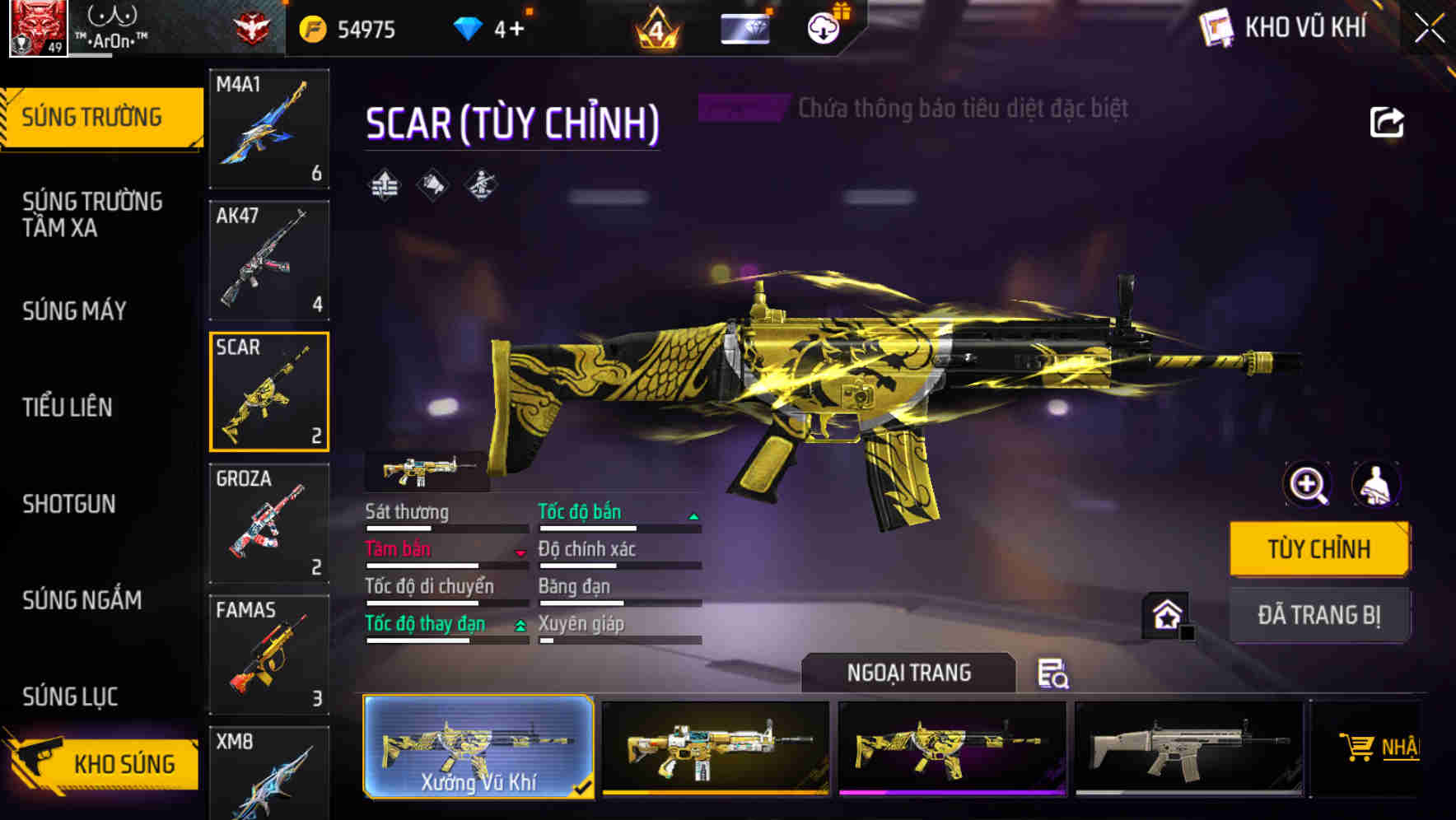Open the NGOẠI TRANG tab
The width and height of the screenshot is (1456, 820).
click(x=908, y=672)
